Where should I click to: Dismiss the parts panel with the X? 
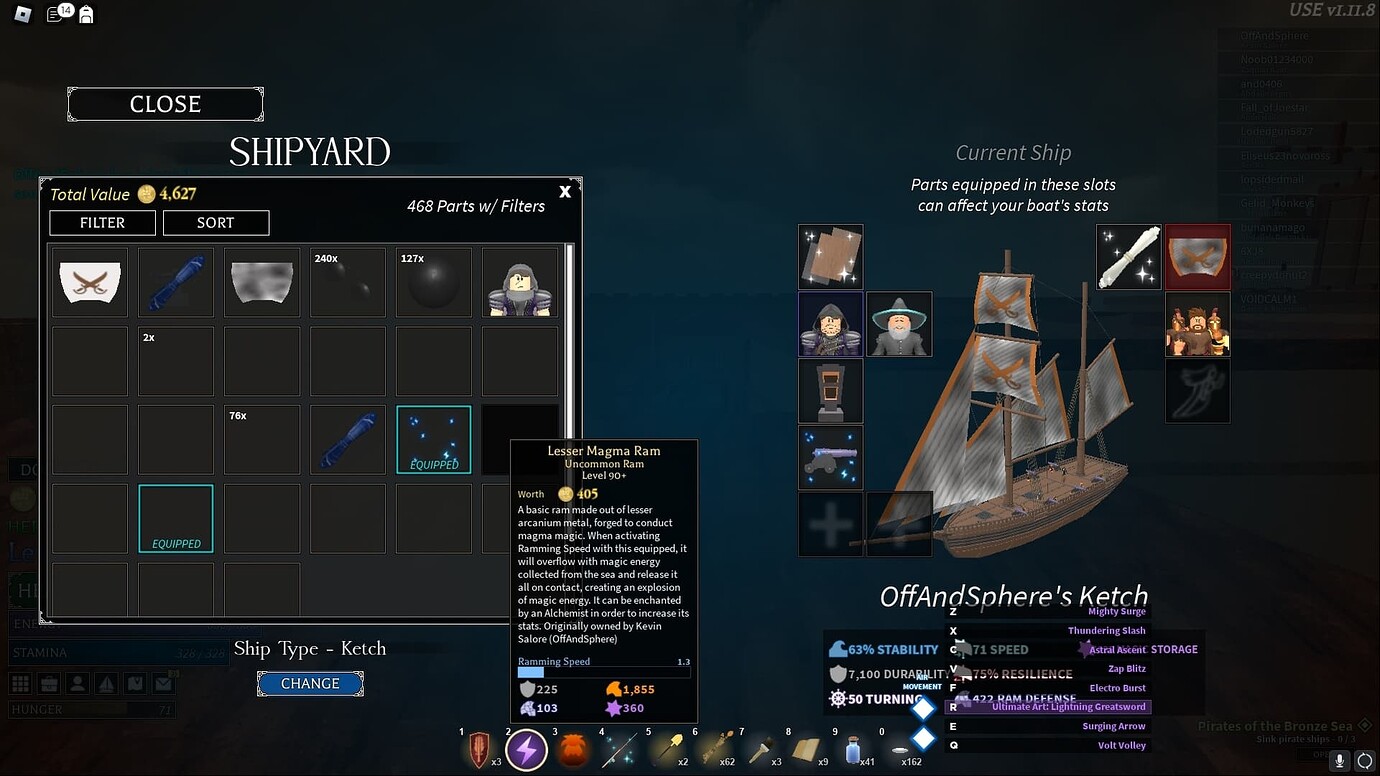click(x=565, y=191)
